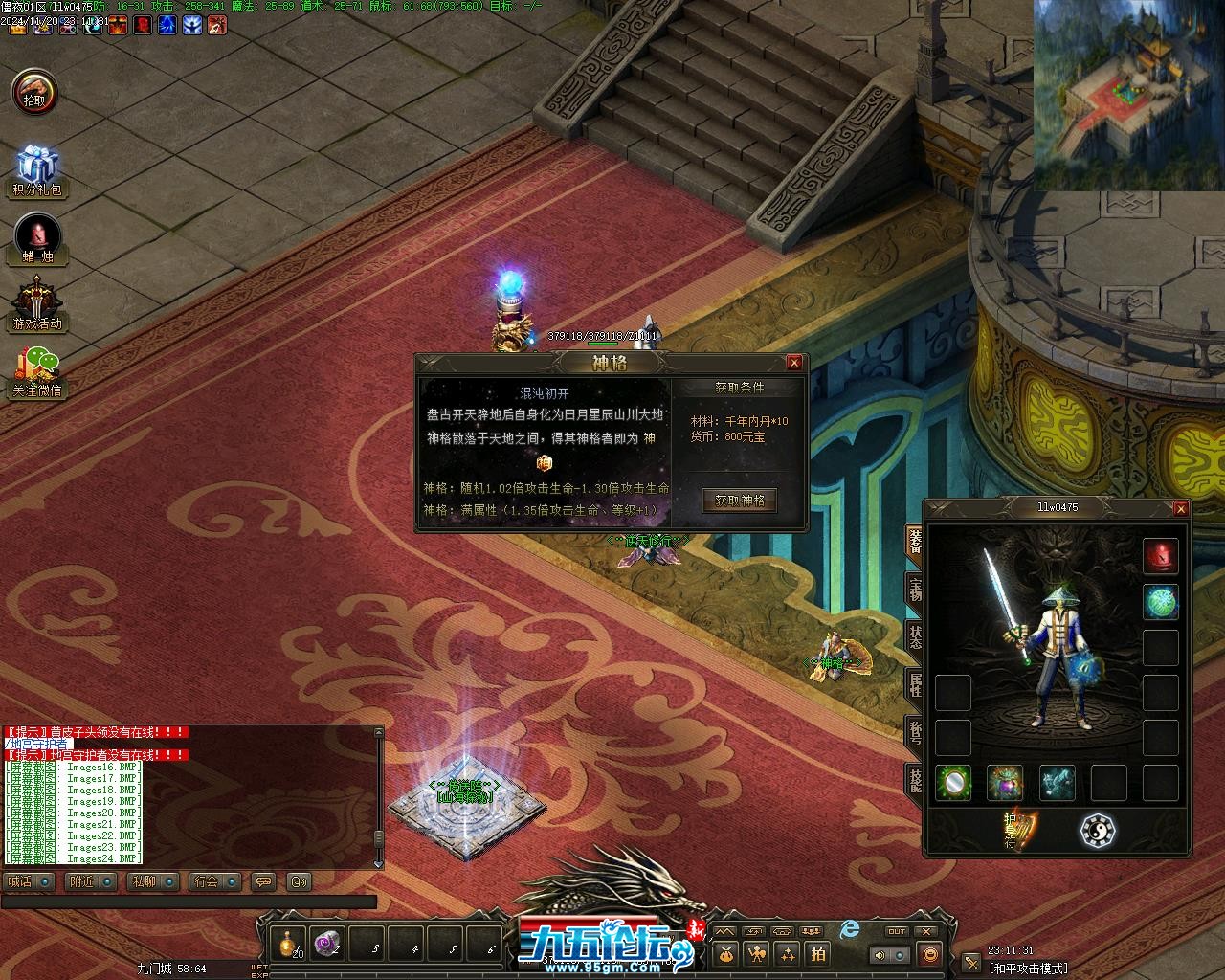Open the 关注微信 WeChat follow icon
Image resolution: width=1225 pixels, height=980 pixels.
(37, 372)
